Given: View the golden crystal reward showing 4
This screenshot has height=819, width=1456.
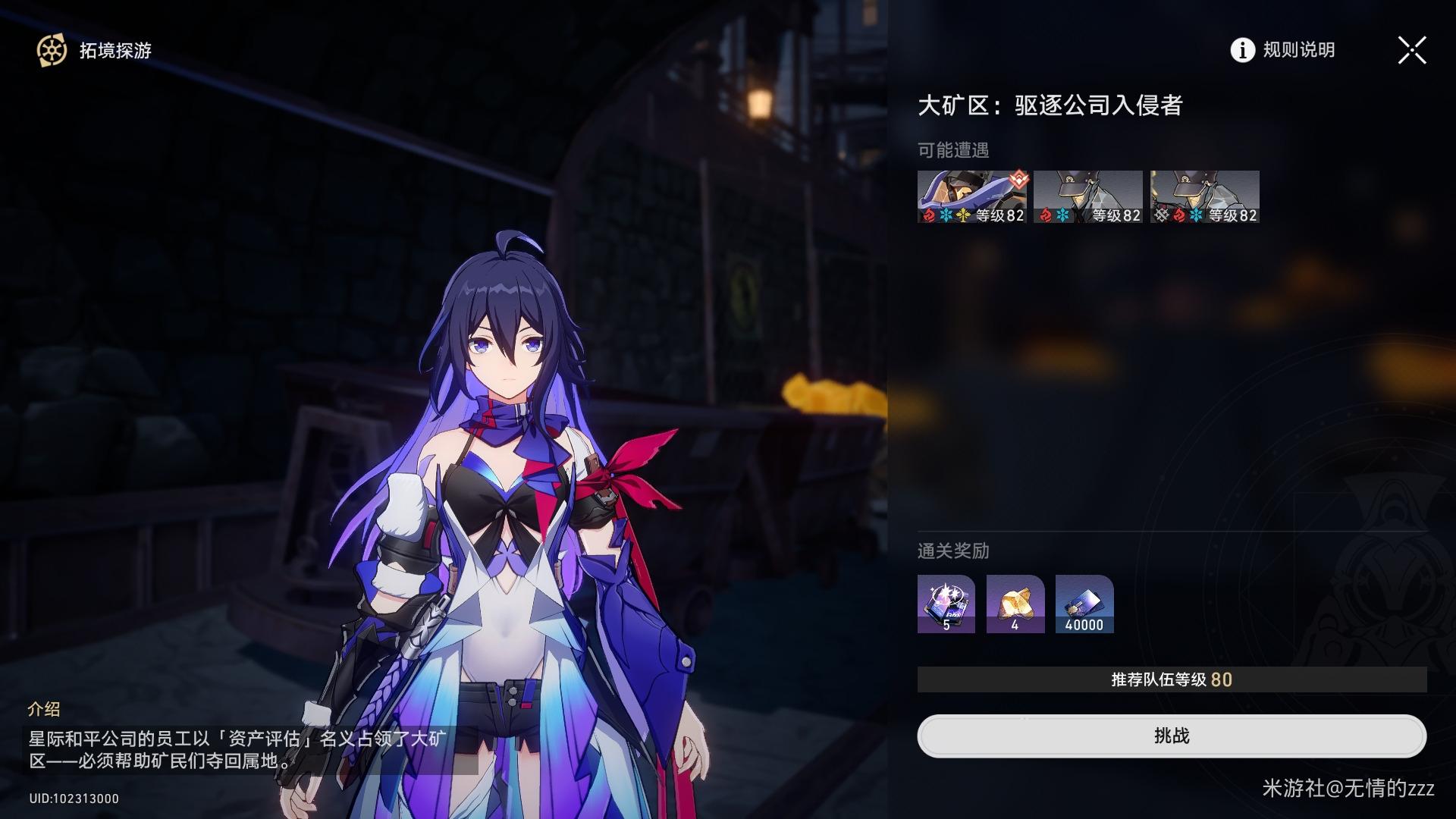Looking at the screenshot, I should point(1015,604).
